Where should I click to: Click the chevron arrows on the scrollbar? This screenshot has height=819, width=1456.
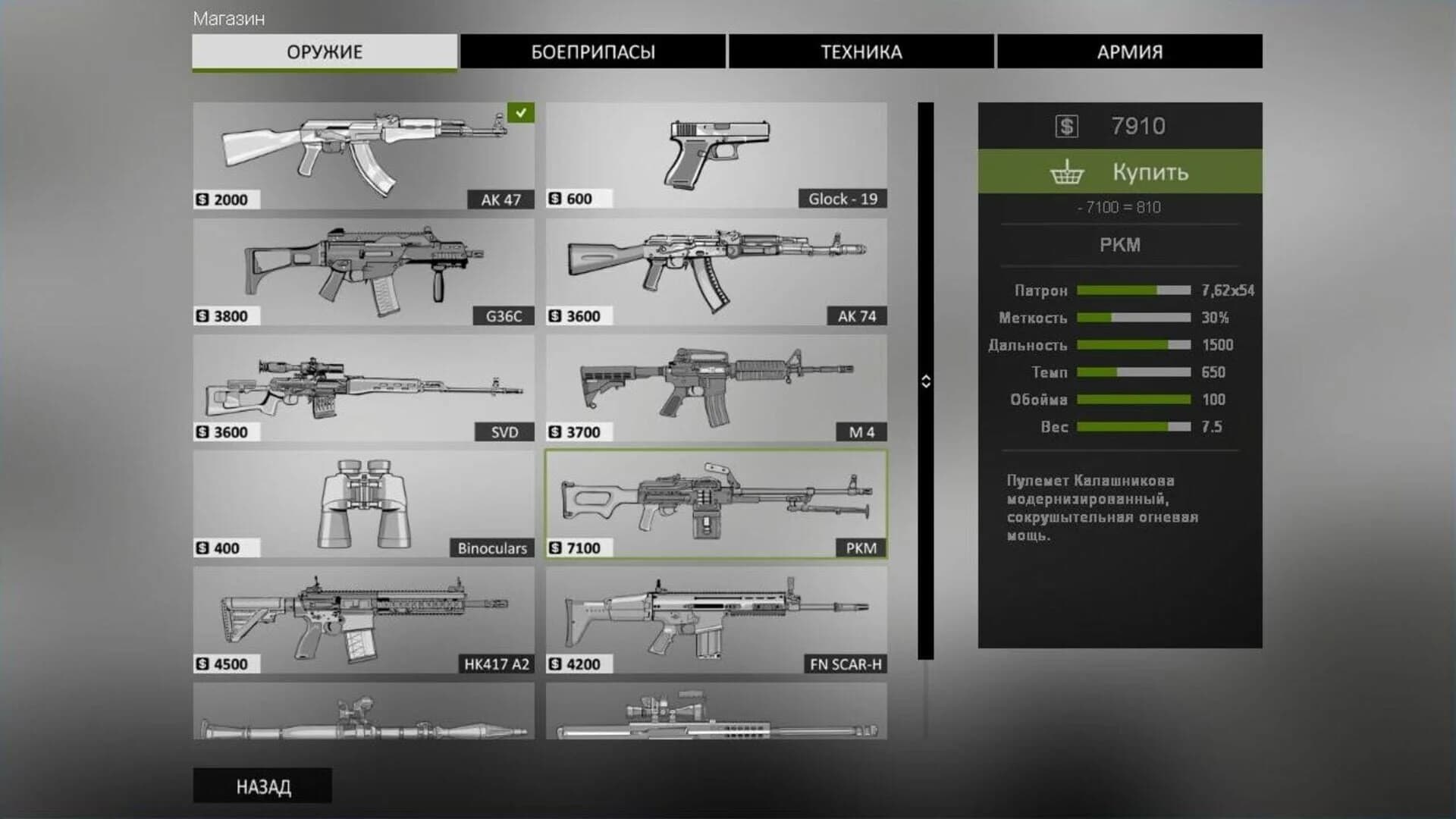(x=927, y=381)
